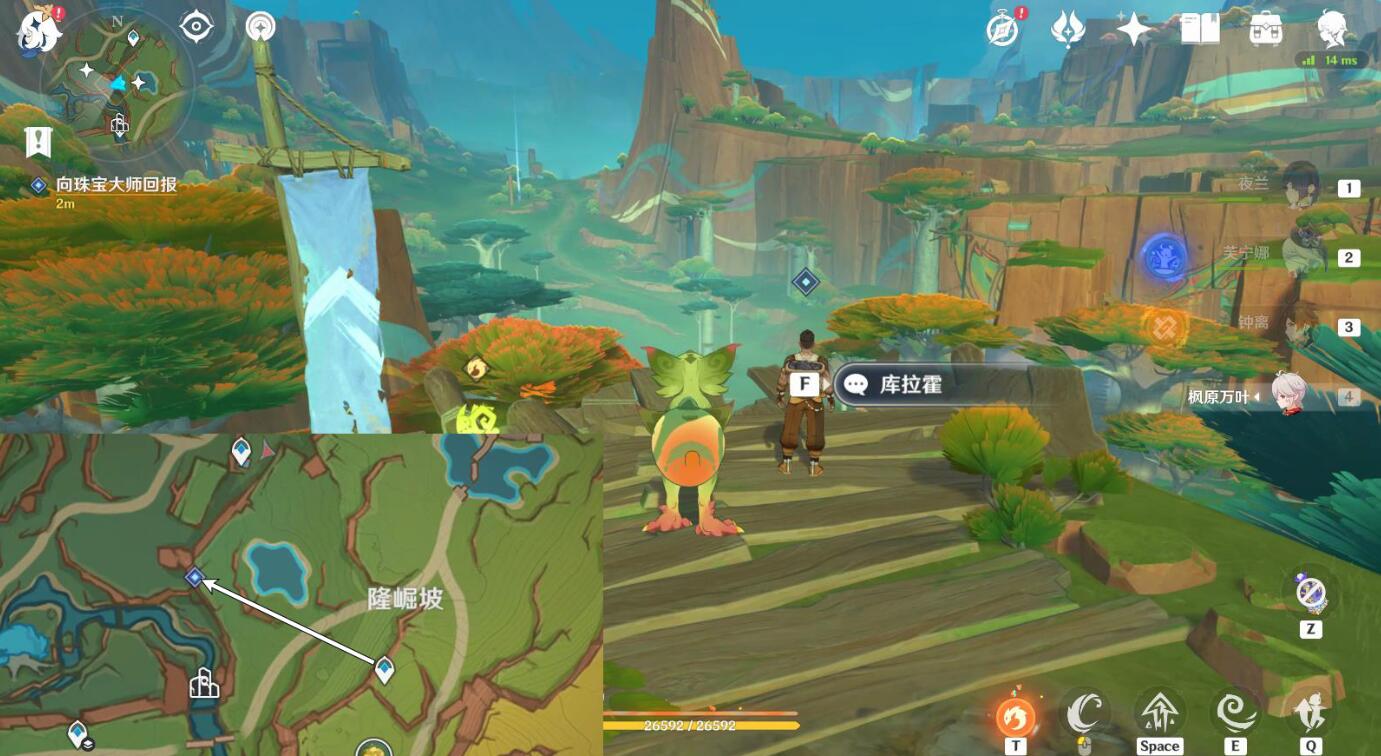Open the Archive book icon

[1200, 30]
